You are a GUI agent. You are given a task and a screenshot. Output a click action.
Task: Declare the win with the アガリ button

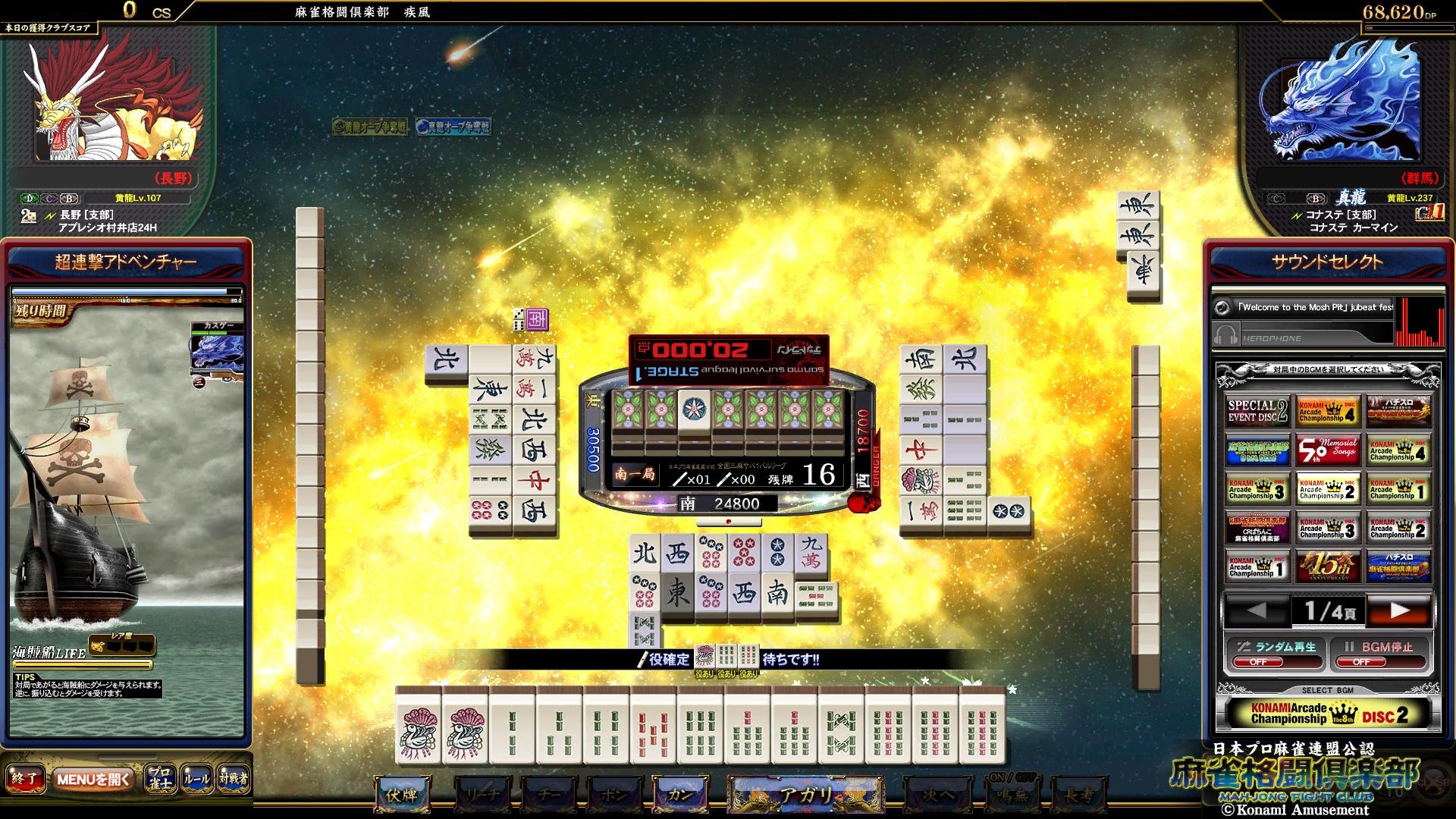click(805, 794)
